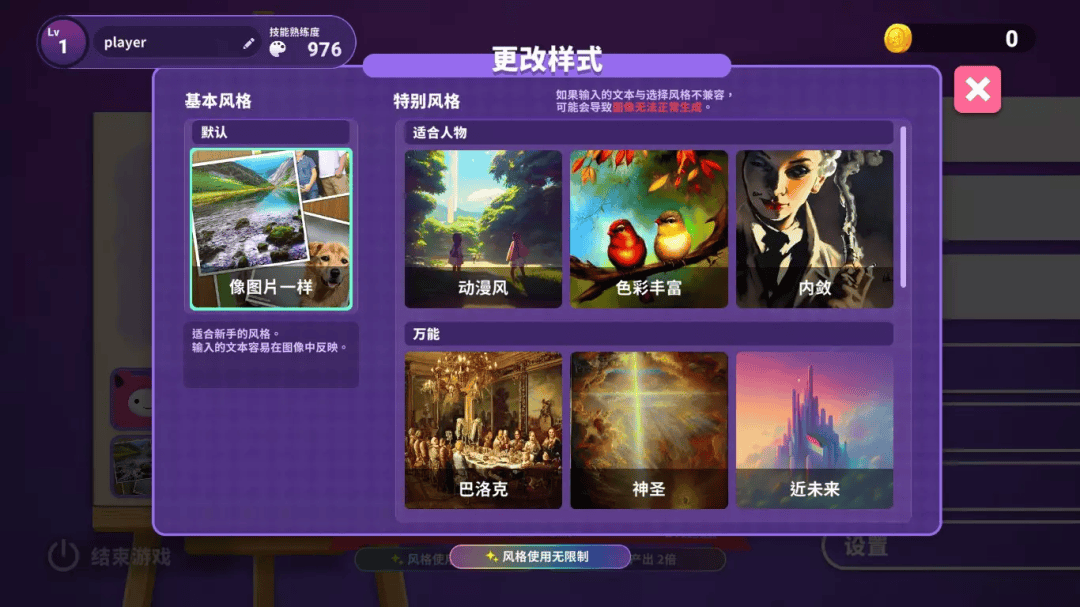Select the 内敛 style thumbnail
Image resolution: width=1080 pixels, height=607 pixels.
[814, 229]
